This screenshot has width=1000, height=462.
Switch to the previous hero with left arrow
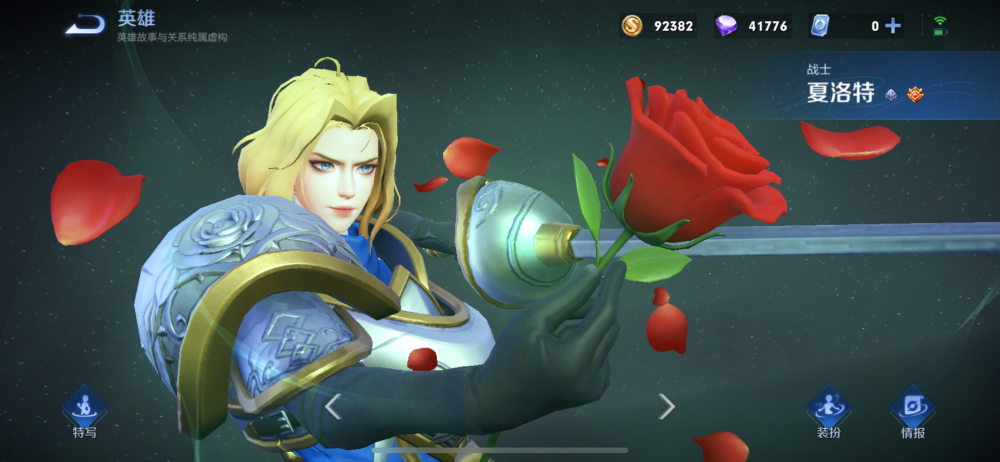(x=334, y=406)
